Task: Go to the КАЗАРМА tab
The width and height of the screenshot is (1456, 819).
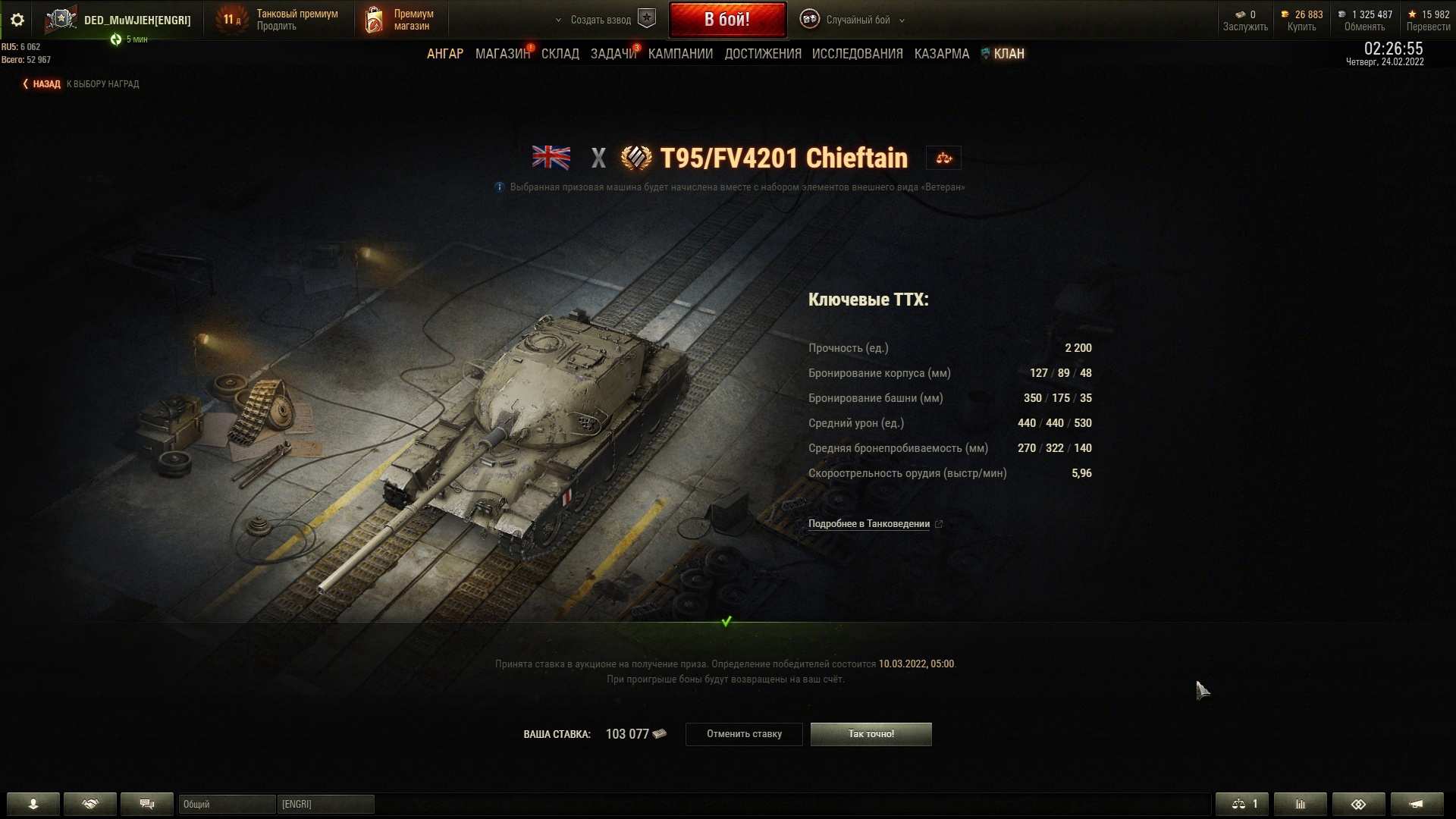Action: (x=941, y=54)
